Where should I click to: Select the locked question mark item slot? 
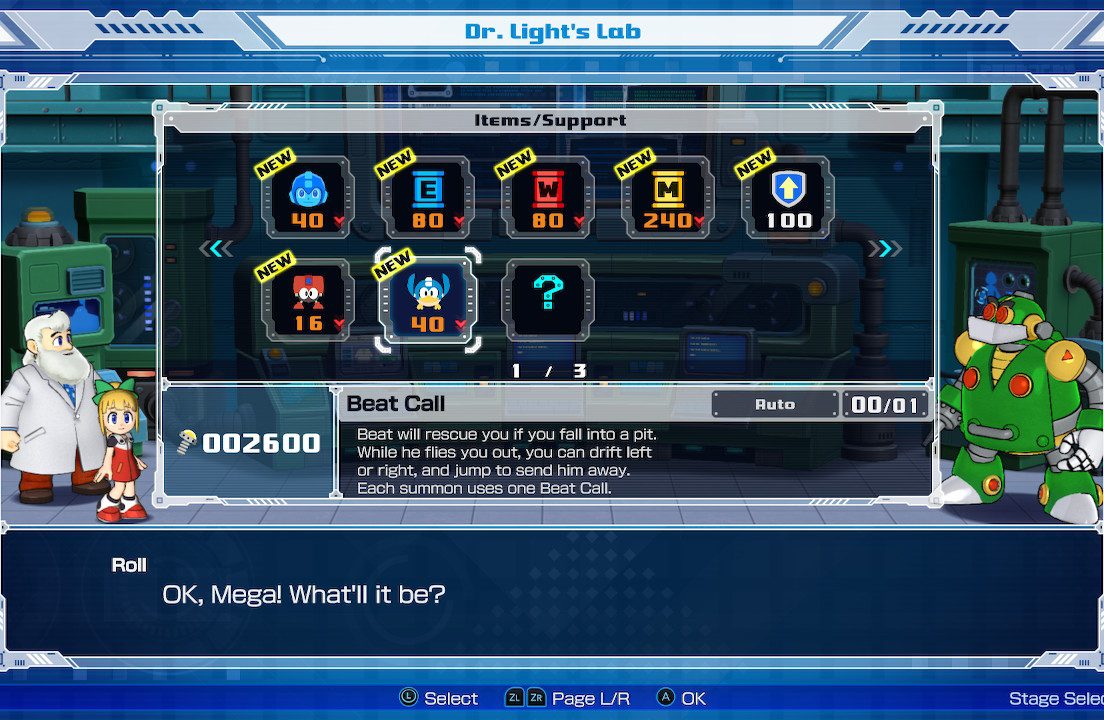547,300
